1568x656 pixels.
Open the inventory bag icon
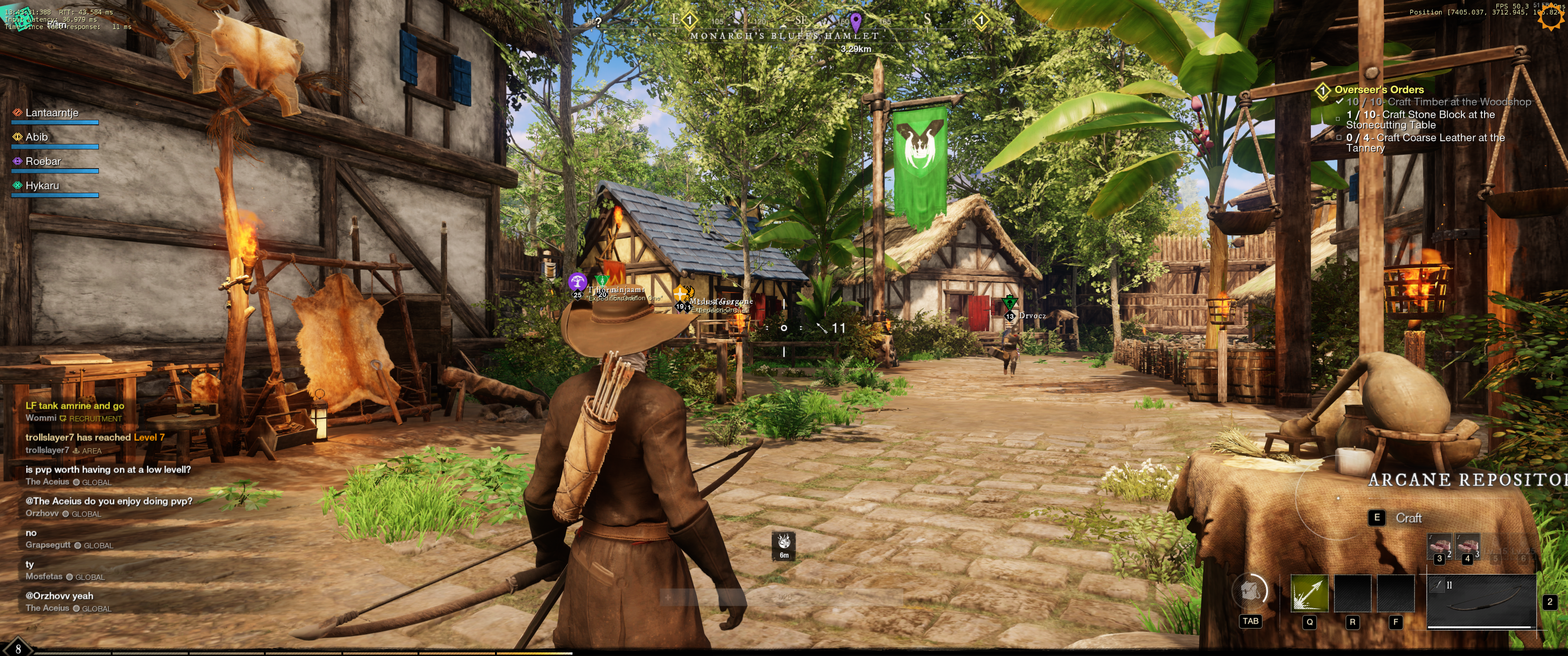coord(1249,591)
